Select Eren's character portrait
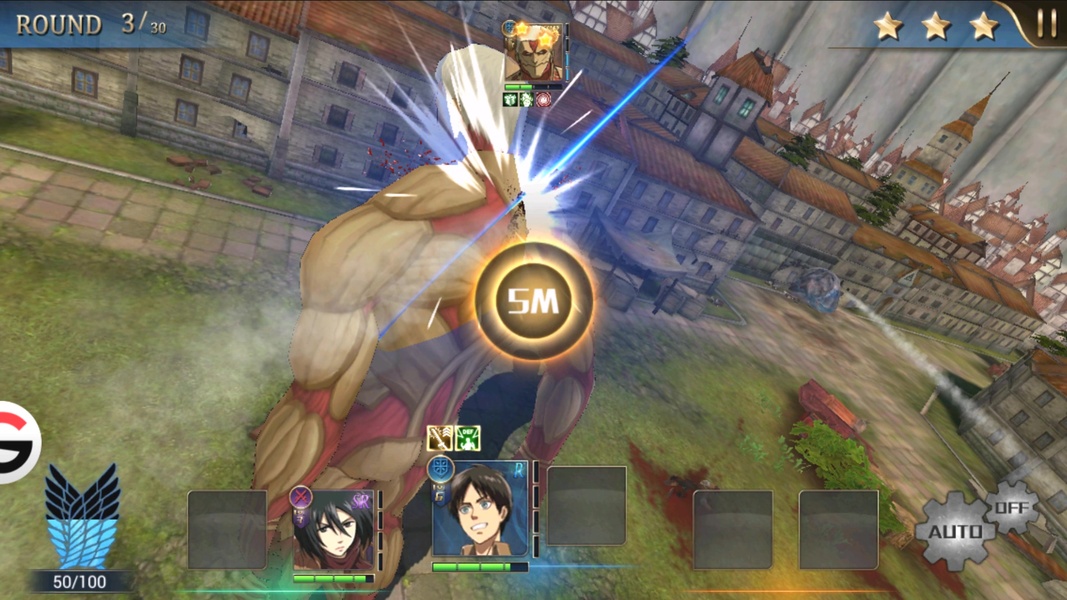Image resolution: width=1067 pixels, height=600 pixels. point(481,511)
